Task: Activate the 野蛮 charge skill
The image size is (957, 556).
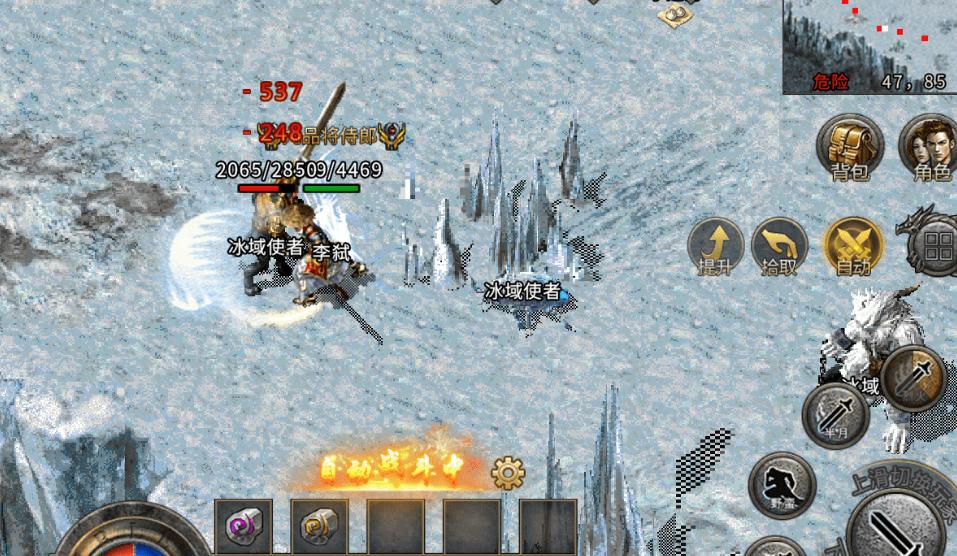Action: click(781, 484)
